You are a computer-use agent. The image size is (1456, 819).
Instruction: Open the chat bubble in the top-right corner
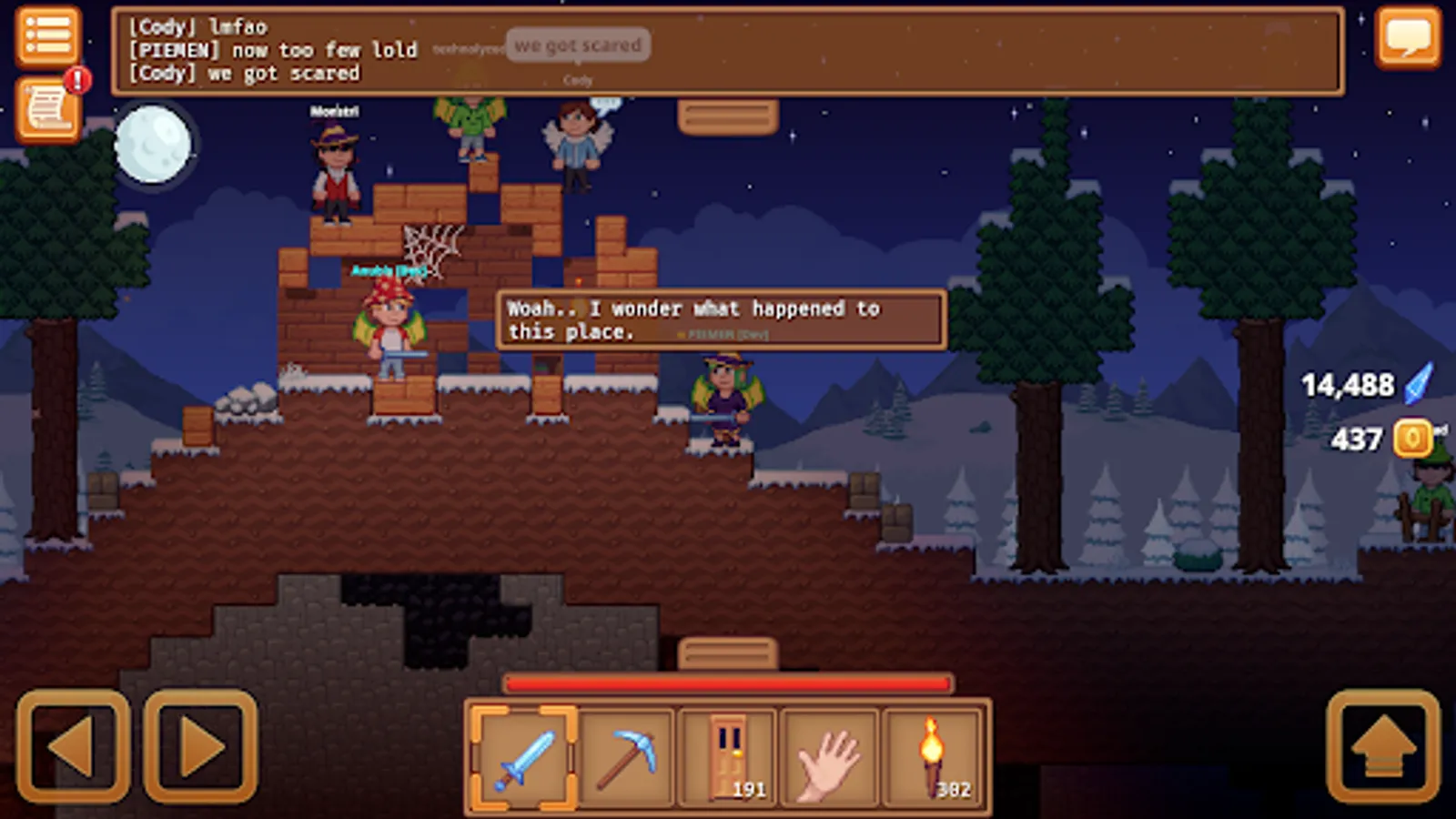click(x=1410, y=38)
